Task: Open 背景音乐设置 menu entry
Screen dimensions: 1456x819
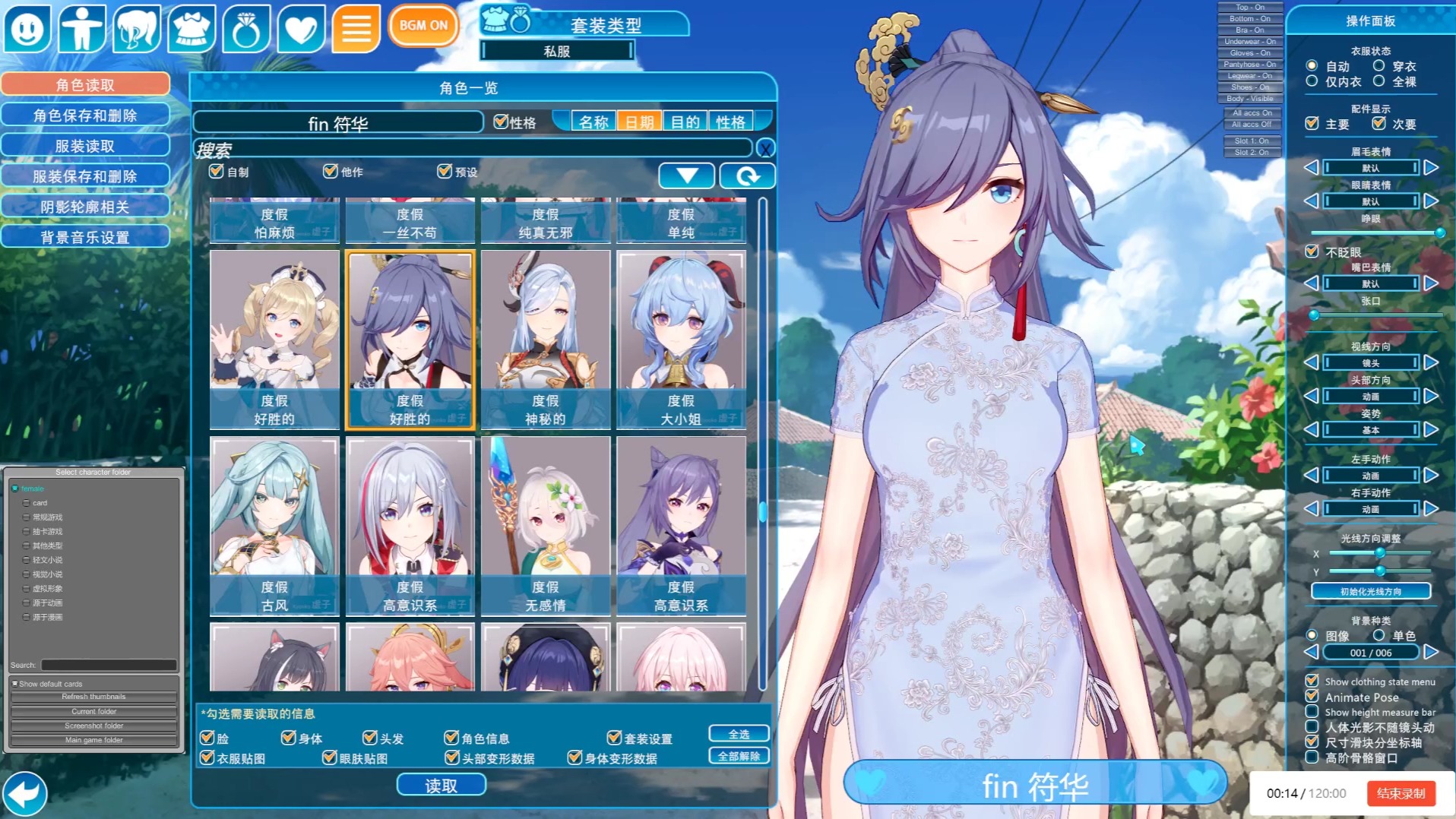Action: click(85, 237)
